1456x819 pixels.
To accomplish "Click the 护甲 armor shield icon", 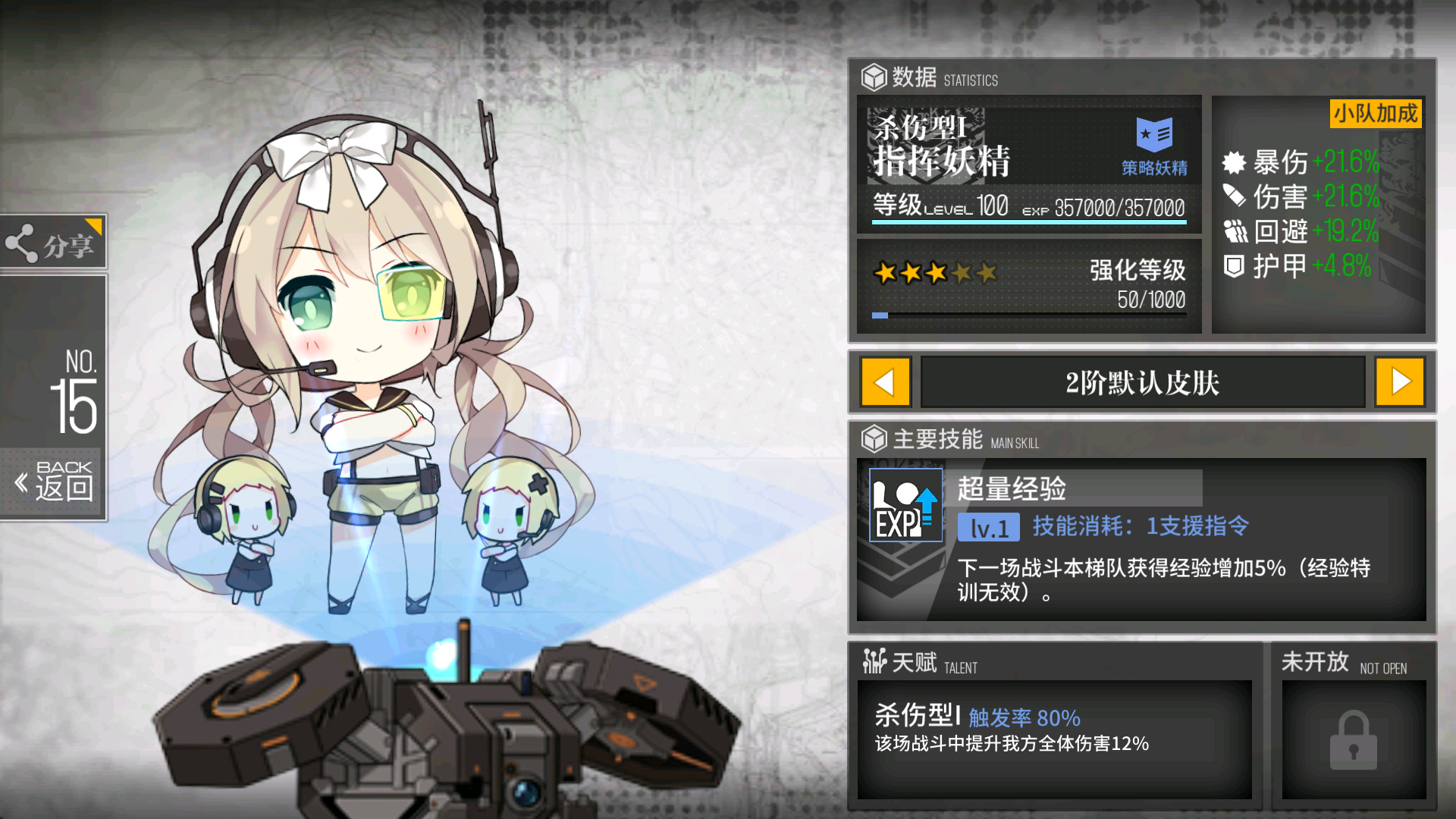I will (x=1236, y=266).
